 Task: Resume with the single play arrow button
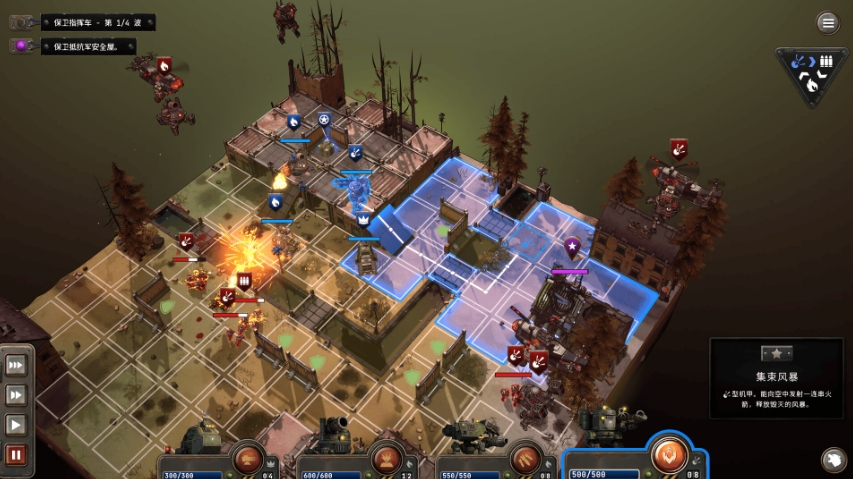16,425
